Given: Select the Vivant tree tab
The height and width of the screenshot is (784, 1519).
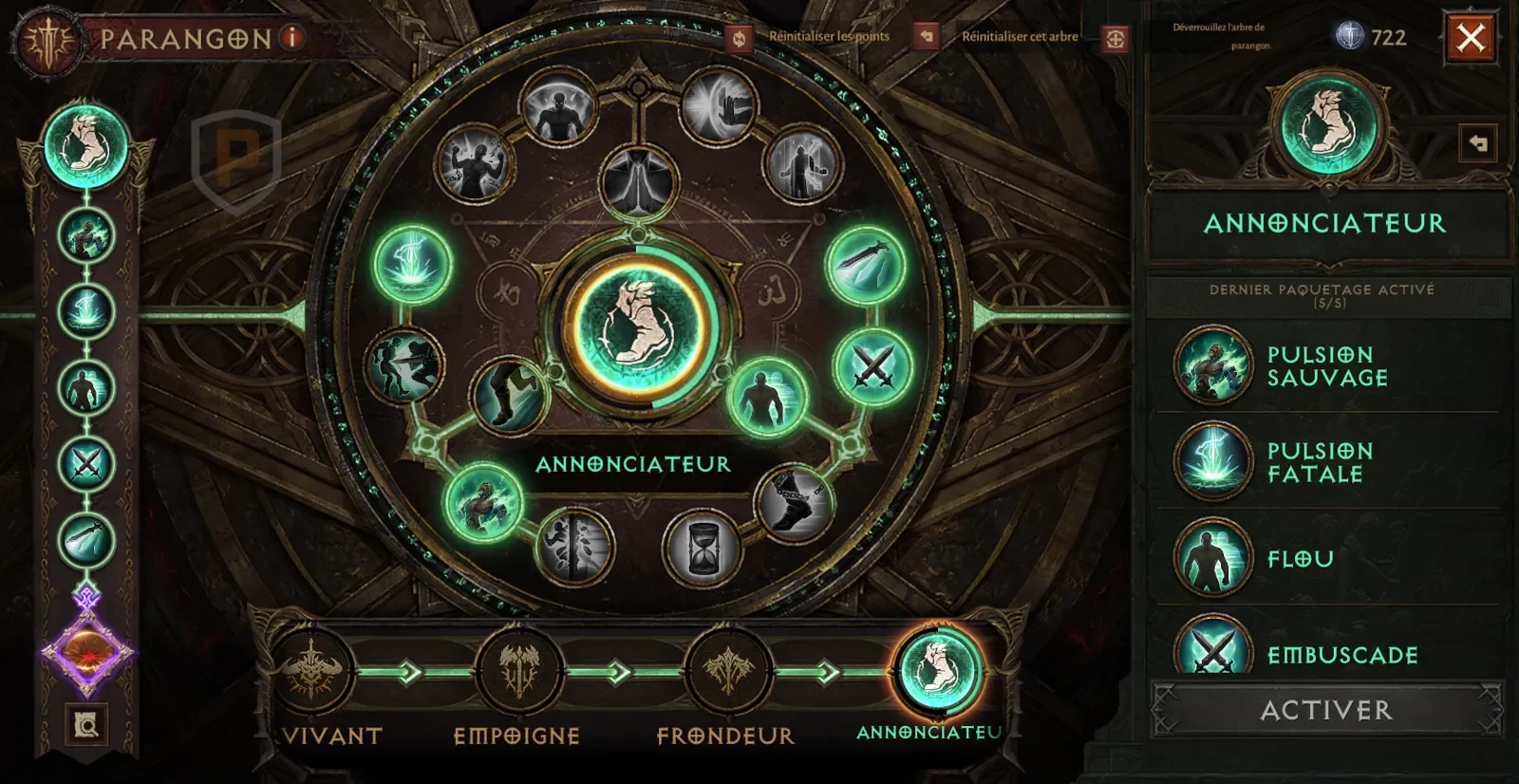Looking at the screenshot, I should point(312,671).
